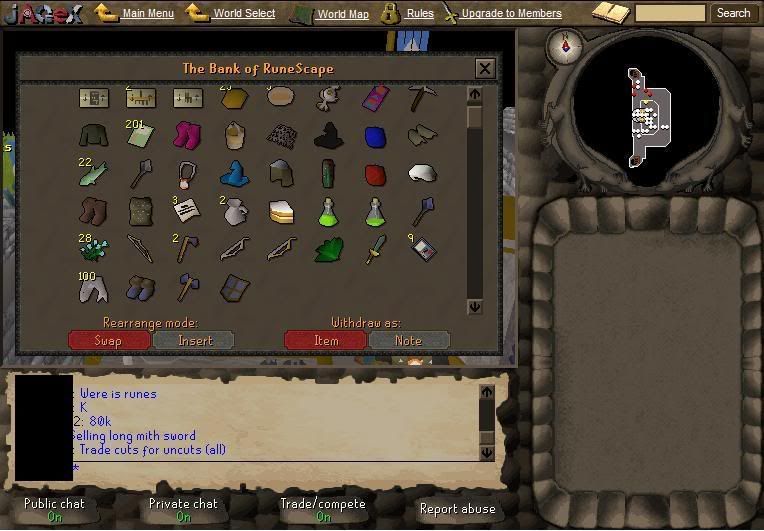Close the Bank of RuneScape window

point(485,68)
